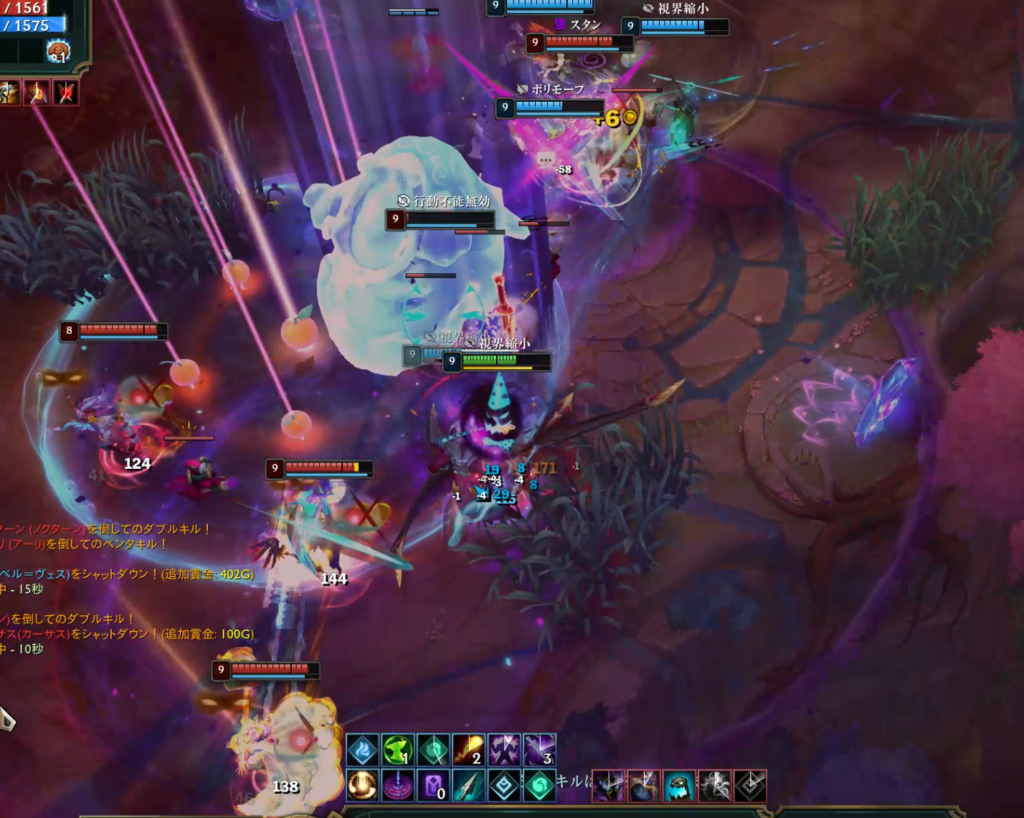Select the orange comet buff icon
This screenshot has width=1024, height=818.
(x=469, y=750)
